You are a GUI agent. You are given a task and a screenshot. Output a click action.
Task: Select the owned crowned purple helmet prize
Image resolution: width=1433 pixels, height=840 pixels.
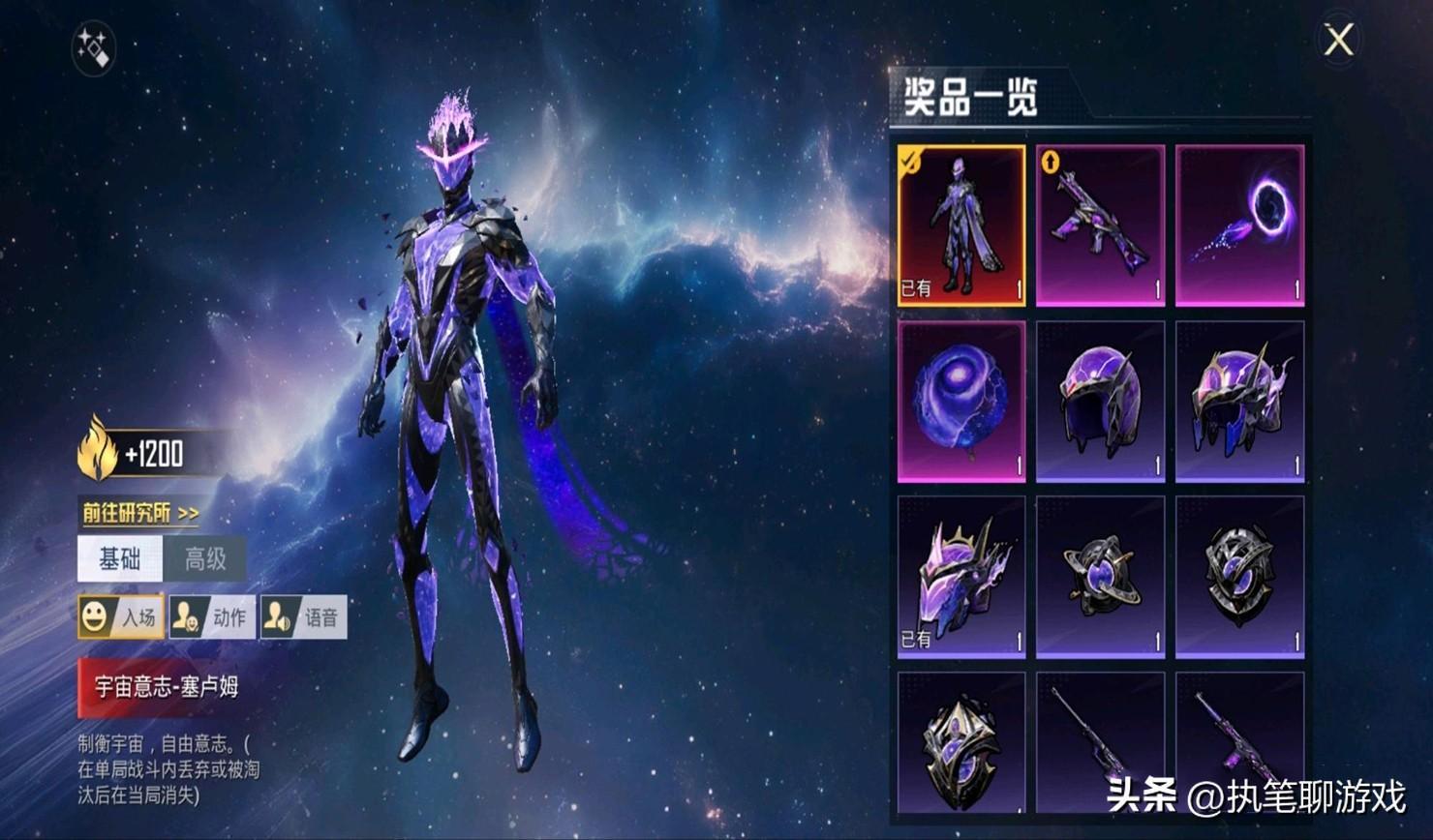961,577
